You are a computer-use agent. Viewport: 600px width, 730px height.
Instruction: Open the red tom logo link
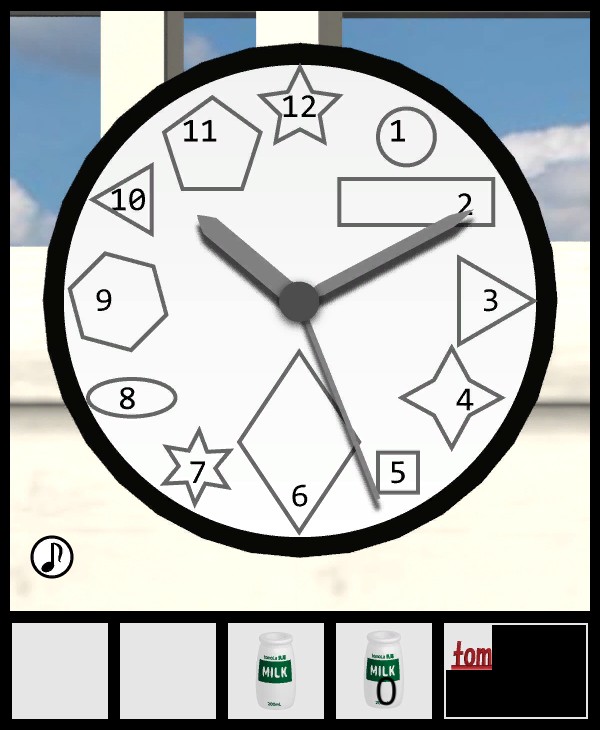470,655
